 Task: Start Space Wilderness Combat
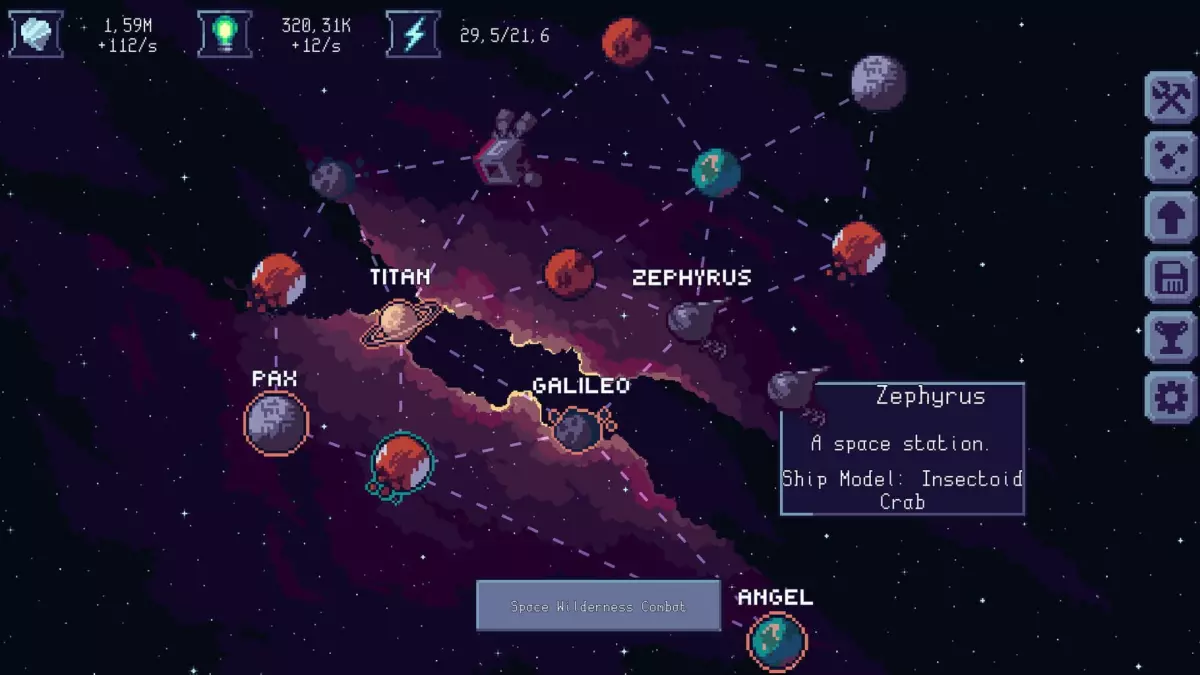598,606
